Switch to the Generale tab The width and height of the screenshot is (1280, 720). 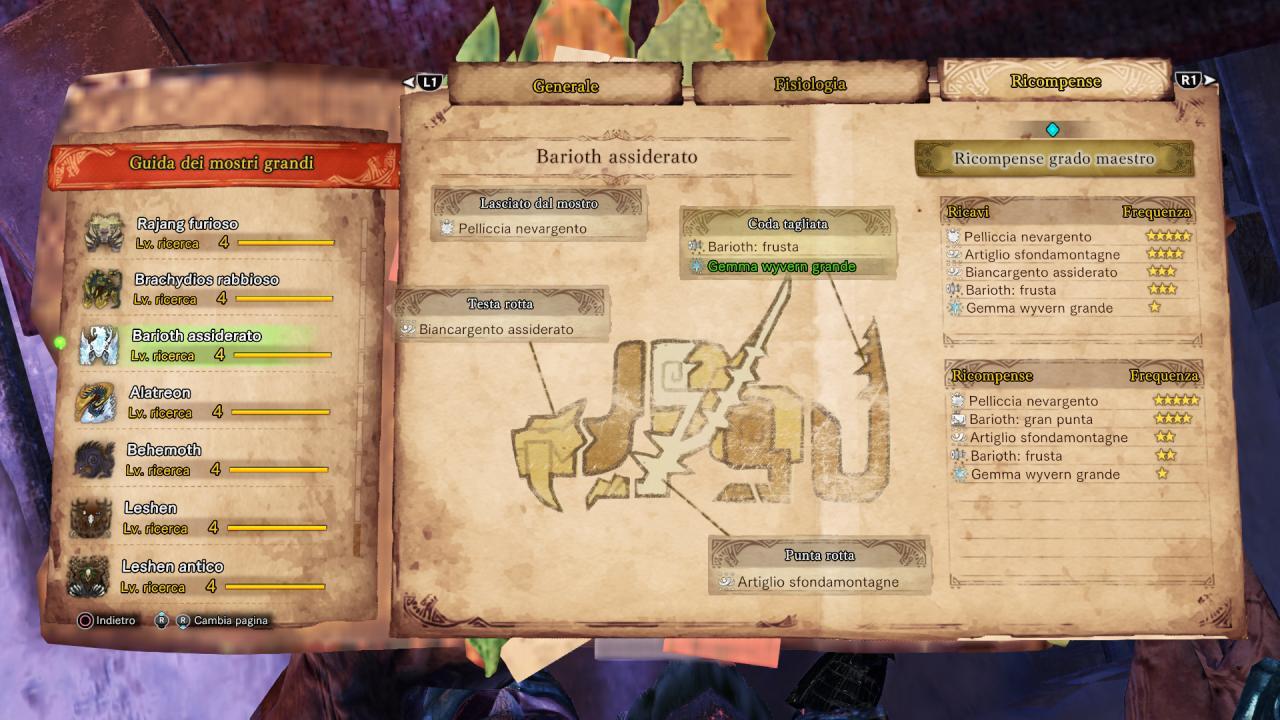pos(565,86)
